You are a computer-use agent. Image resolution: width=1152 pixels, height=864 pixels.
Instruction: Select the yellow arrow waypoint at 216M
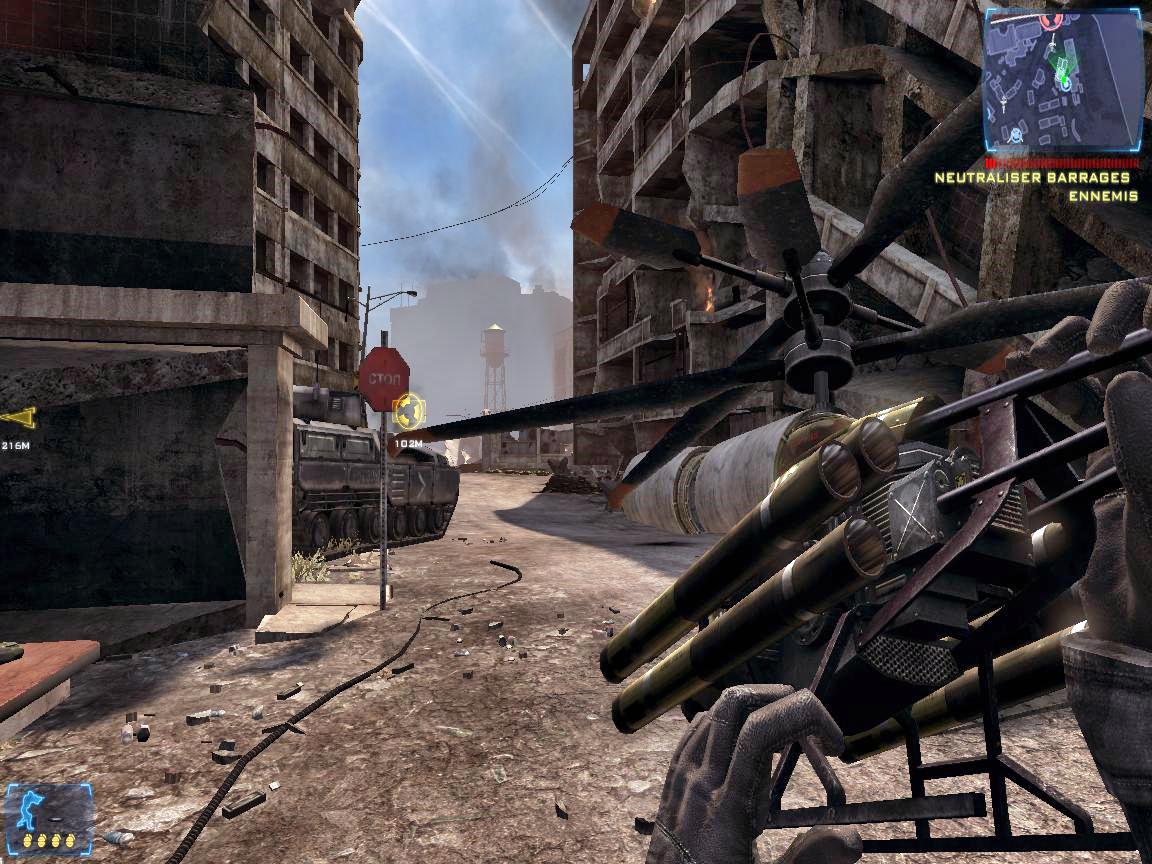point(18,418)
